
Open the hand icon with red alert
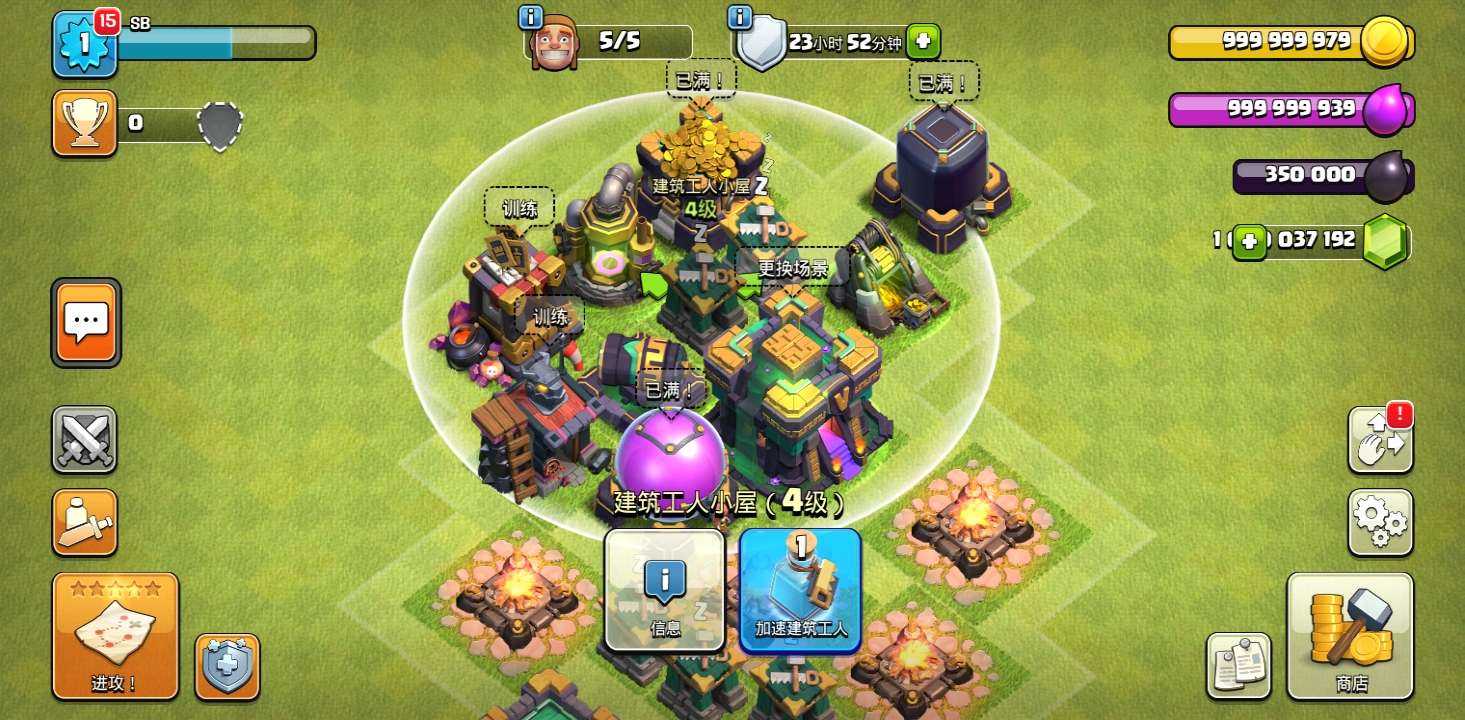point(1380,440)
